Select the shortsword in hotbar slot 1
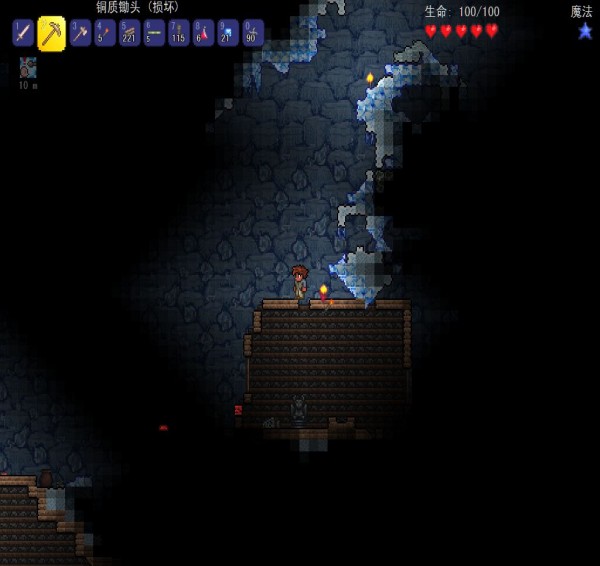The height and width of the screenshot is (566, 600). [23, 33]
